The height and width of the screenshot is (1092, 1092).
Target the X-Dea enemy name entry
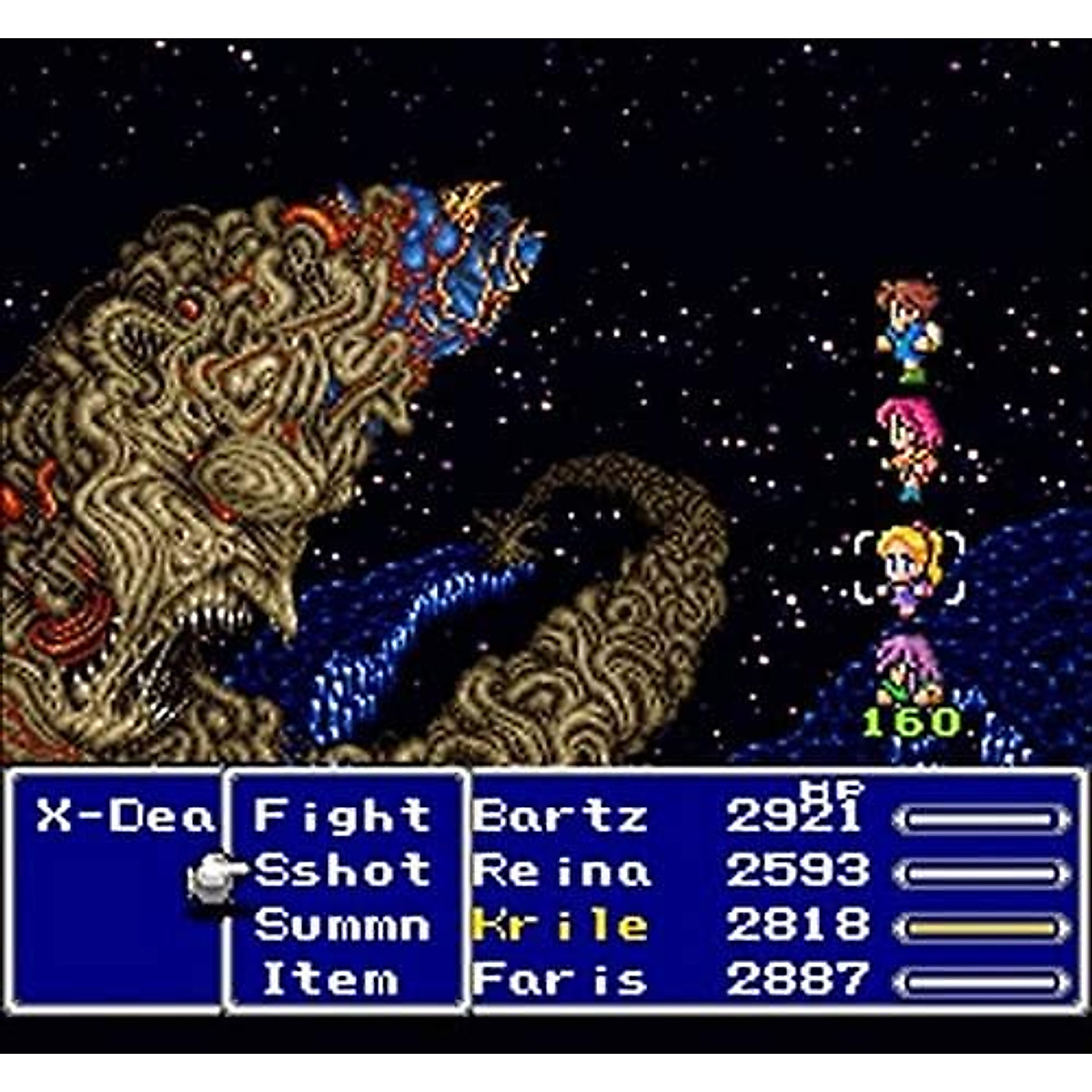[x=125, y=817]
